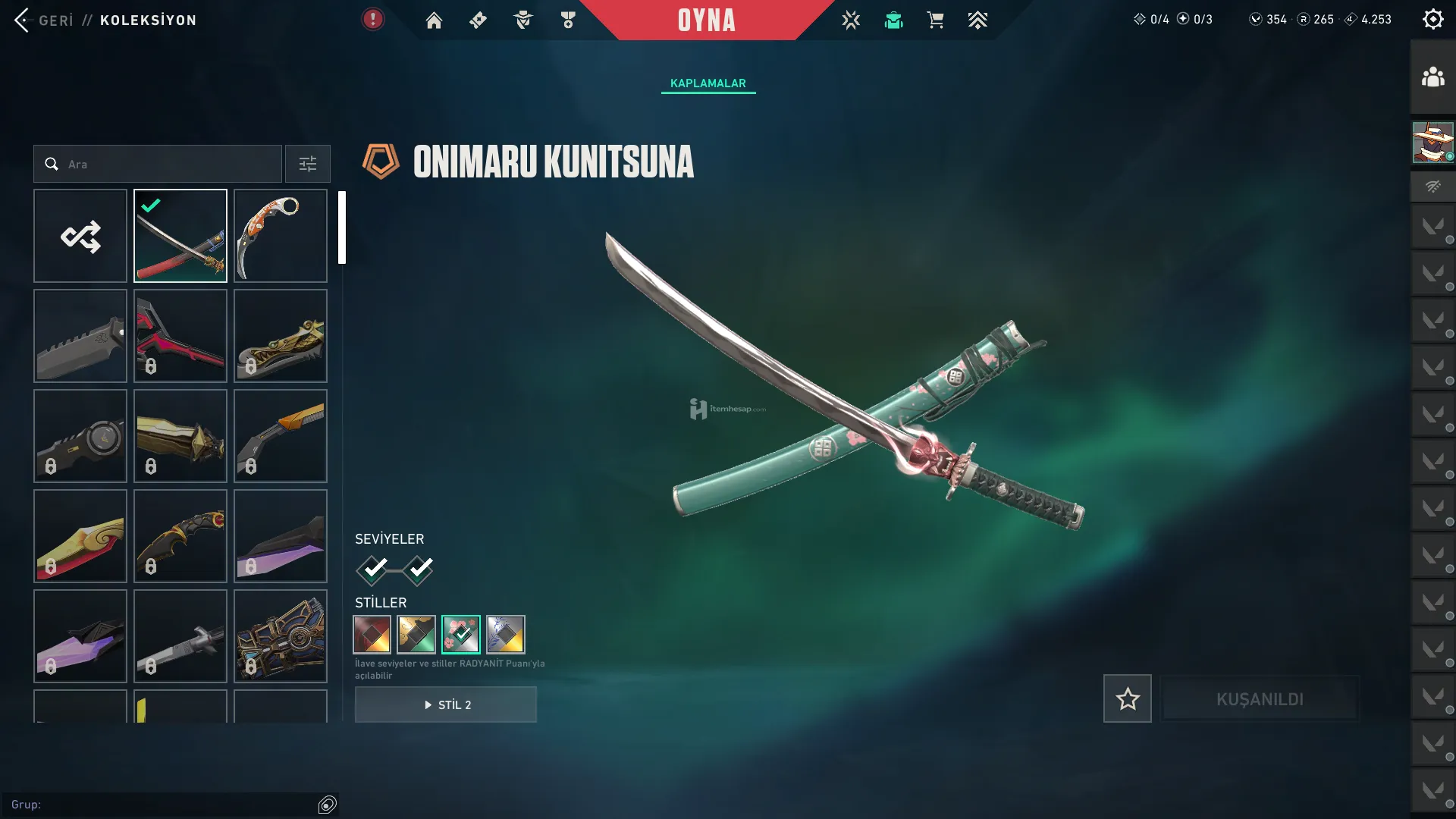The height and width of the screenshot is (819, 1456).
Task: Select the random shuffle skin tile
Action: coord(80,236)
